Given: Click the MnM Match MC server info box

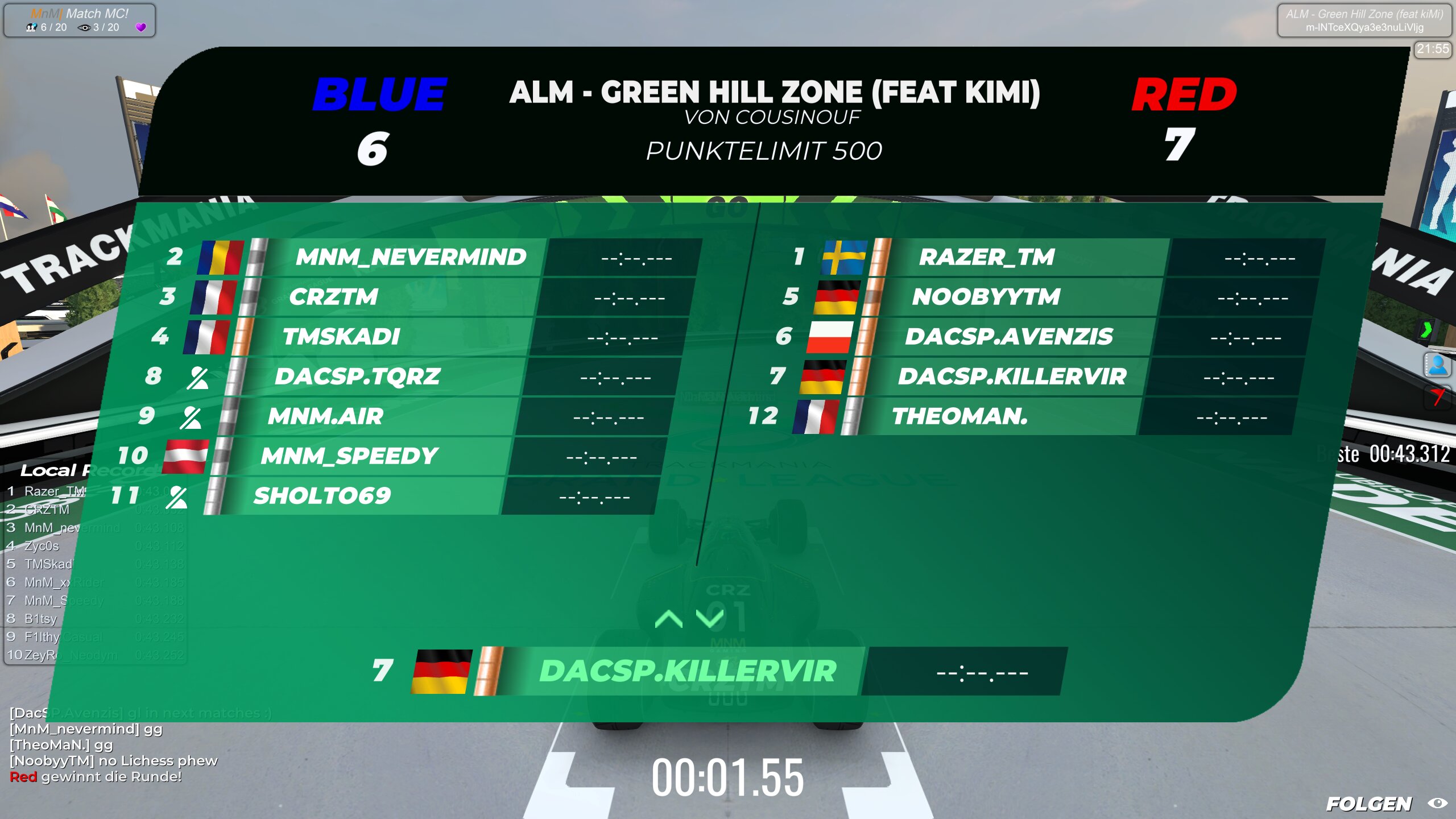Looking at the screenshot, I should [x=79, y=20].
